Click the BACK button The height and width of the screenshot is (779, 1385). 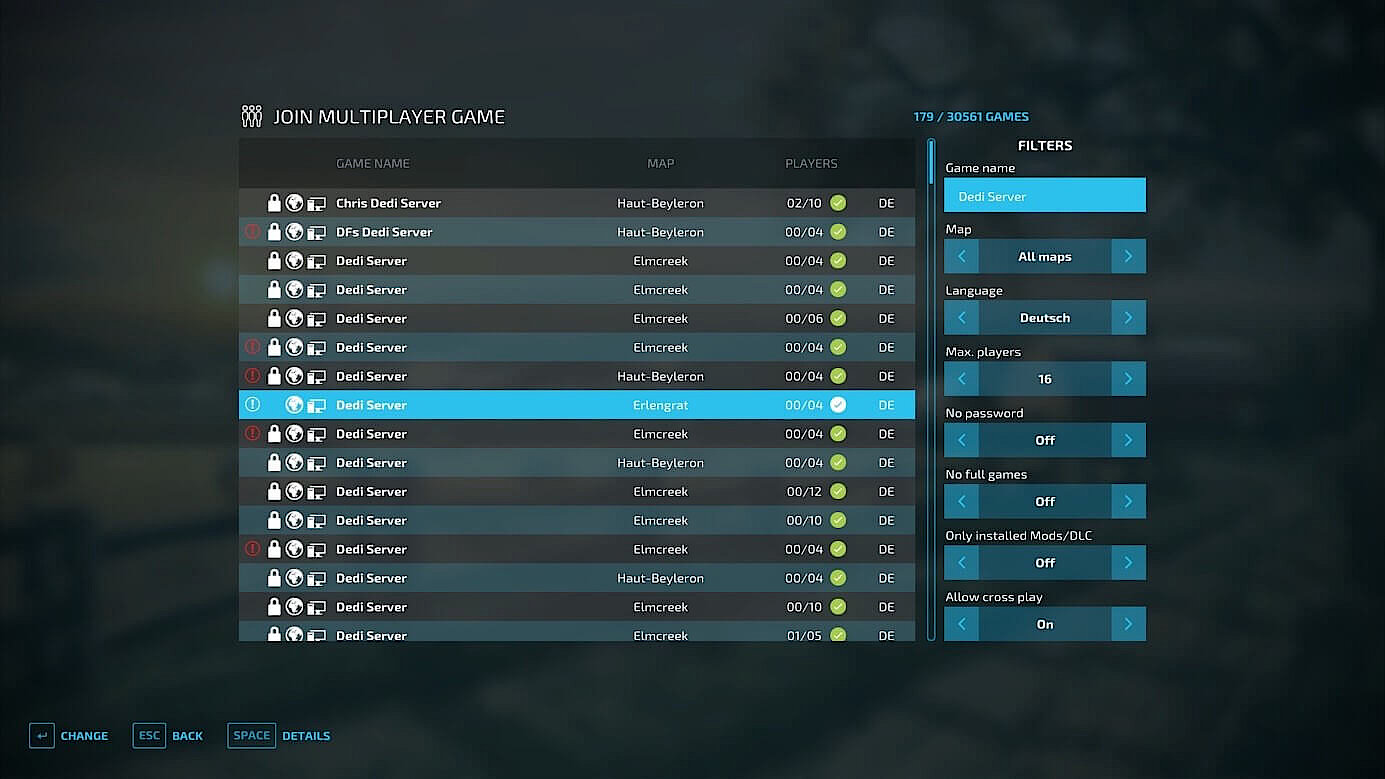pos(187,735)
